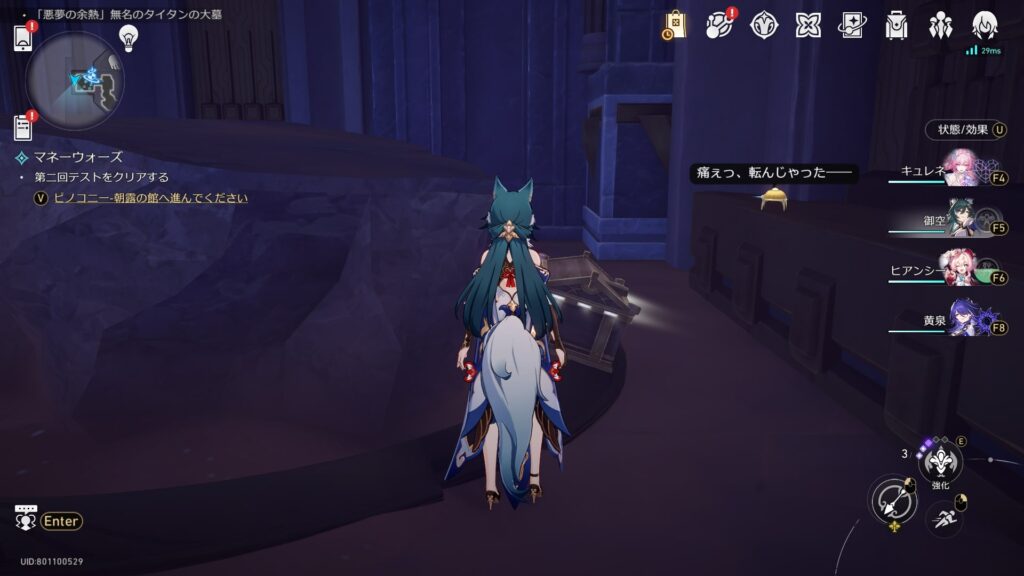Open the compass guide icon
1024x576 pixels.
(x=765, y=25)
